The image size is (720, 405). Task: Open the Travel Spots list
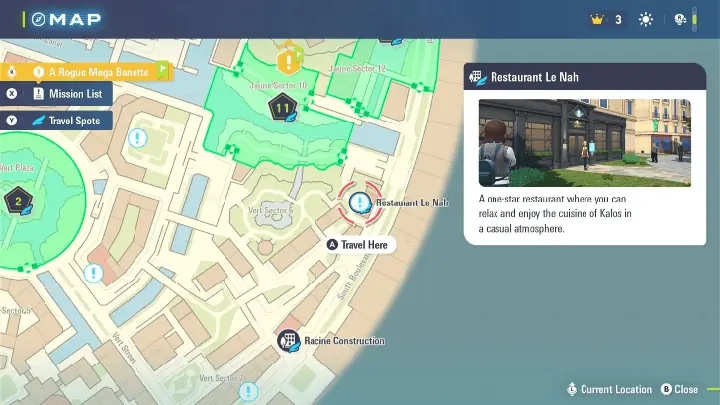(x=56, y=121)
